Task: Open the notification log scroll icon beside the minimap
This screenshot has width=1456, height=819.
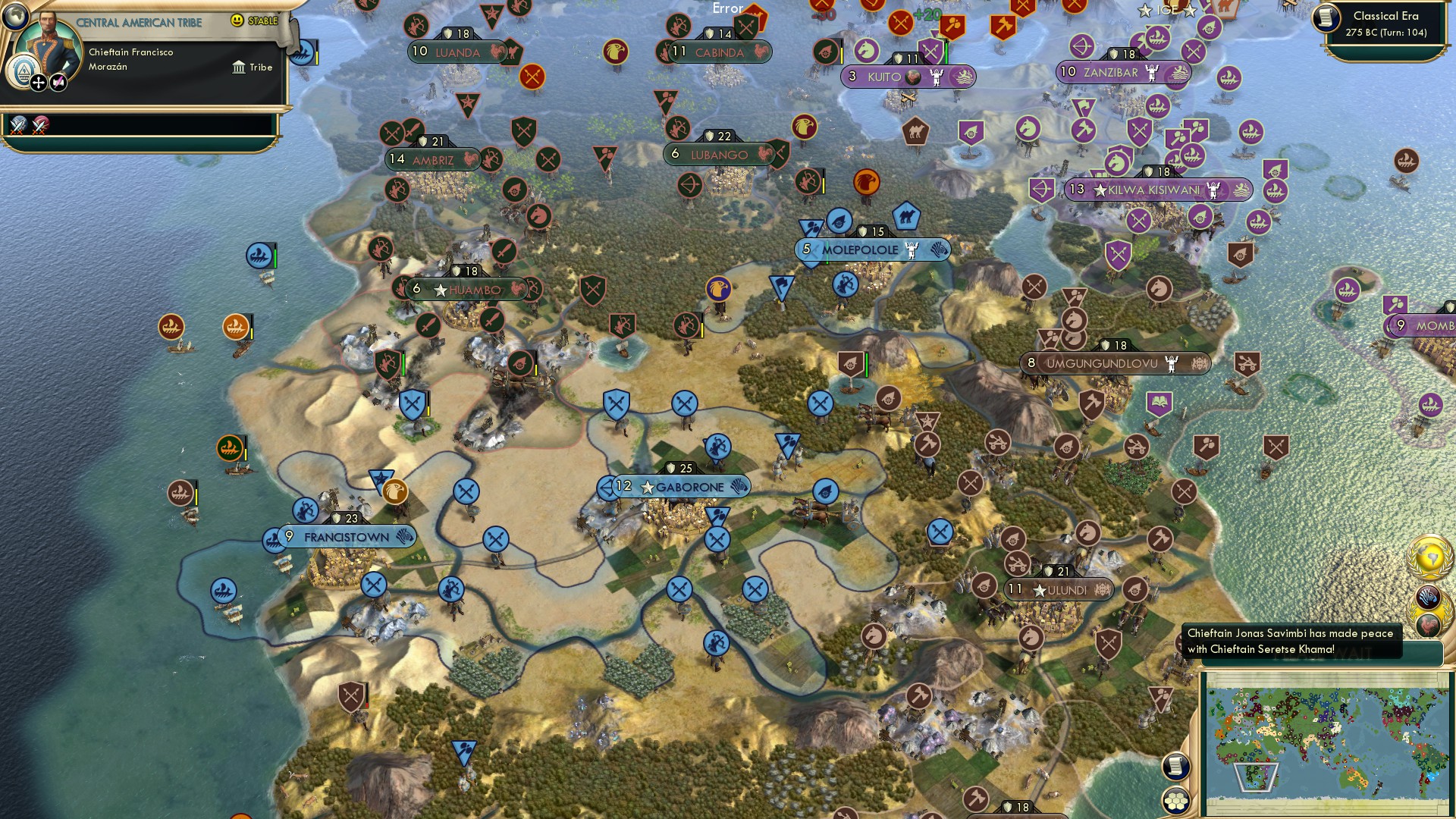Action: [x=1175, y=767]
